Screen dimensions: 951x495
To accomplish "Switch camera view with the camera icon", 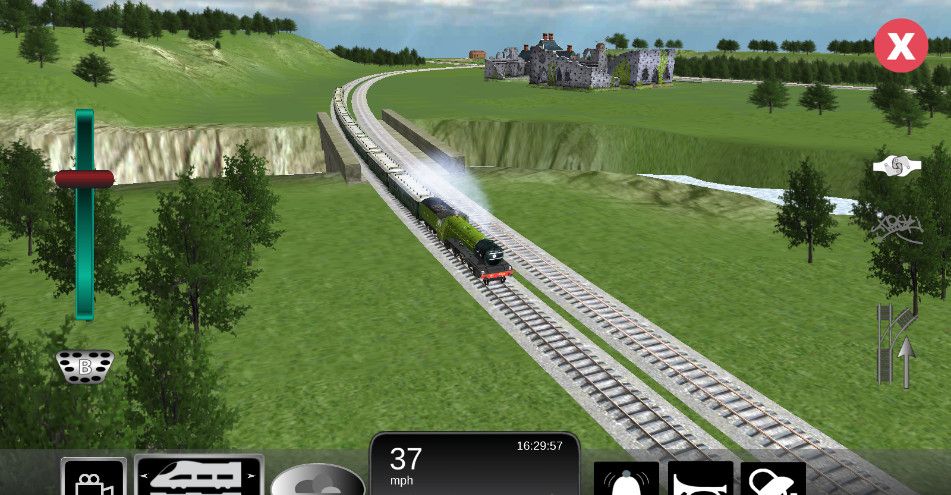I will tap(93, 478).
